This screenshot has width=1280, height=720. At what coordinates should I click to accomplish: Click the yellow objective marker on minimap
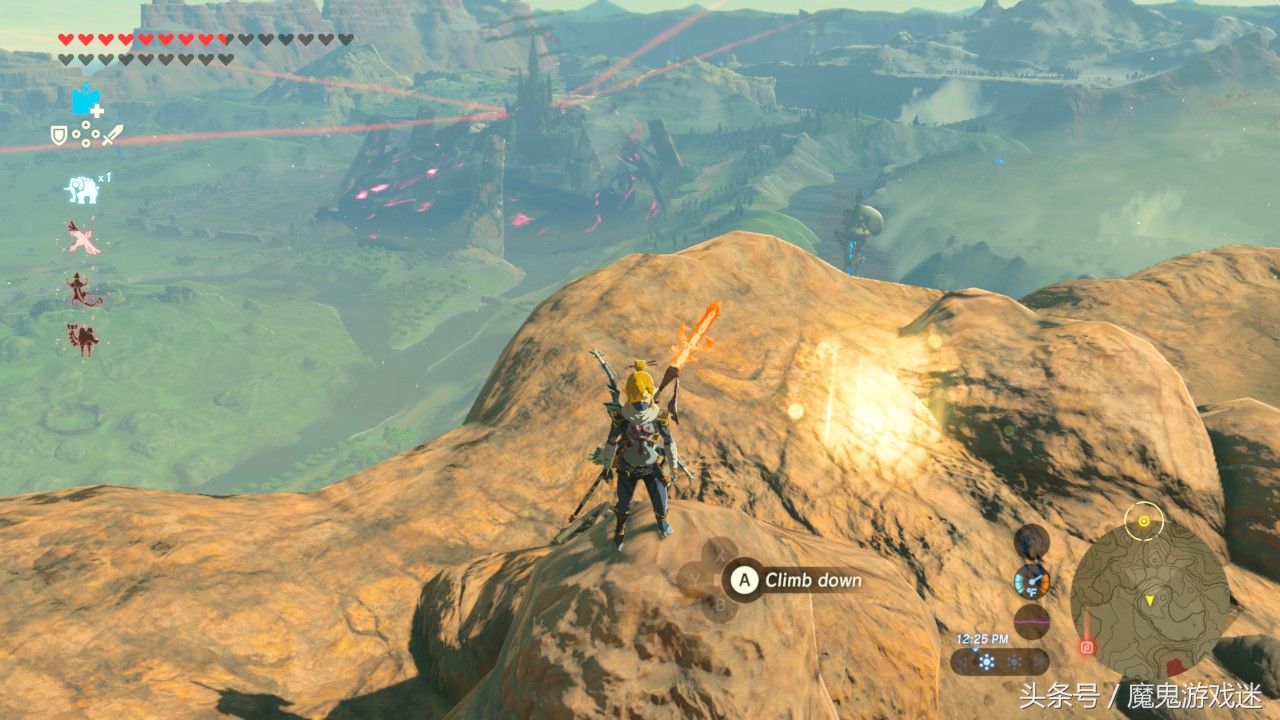coord(1143,521)
